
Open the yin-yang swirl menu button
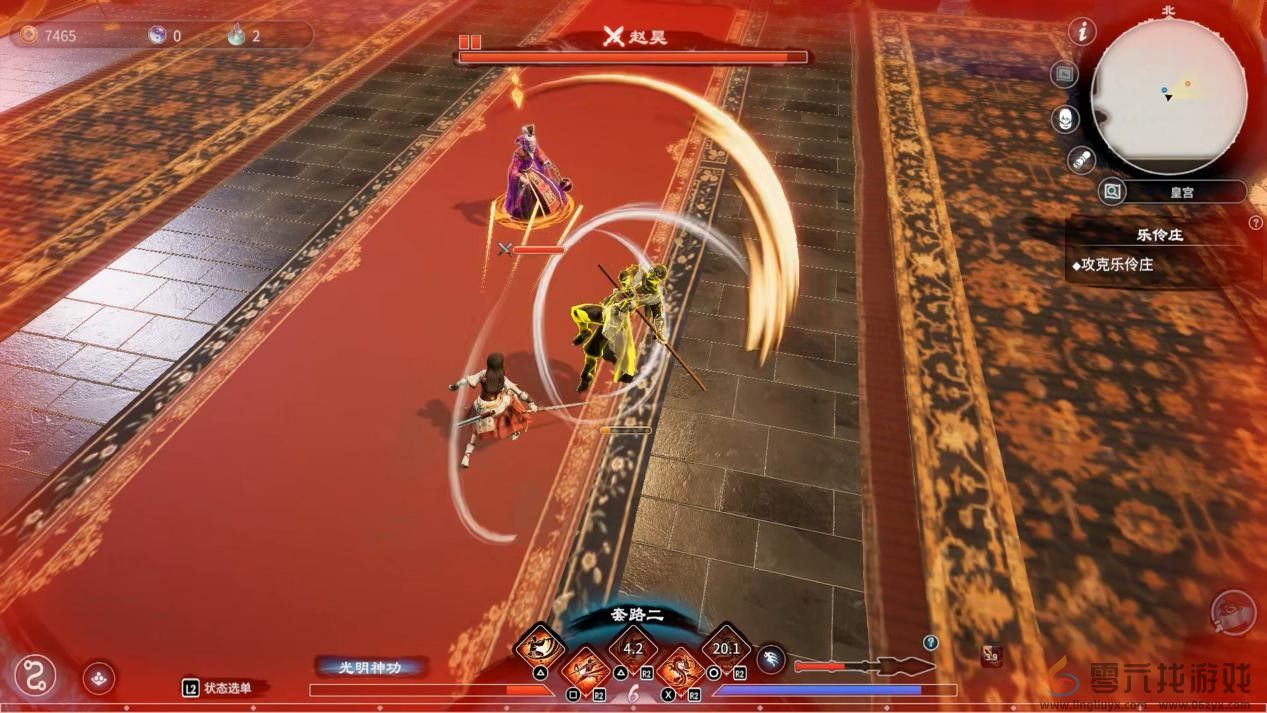(34, 675)
